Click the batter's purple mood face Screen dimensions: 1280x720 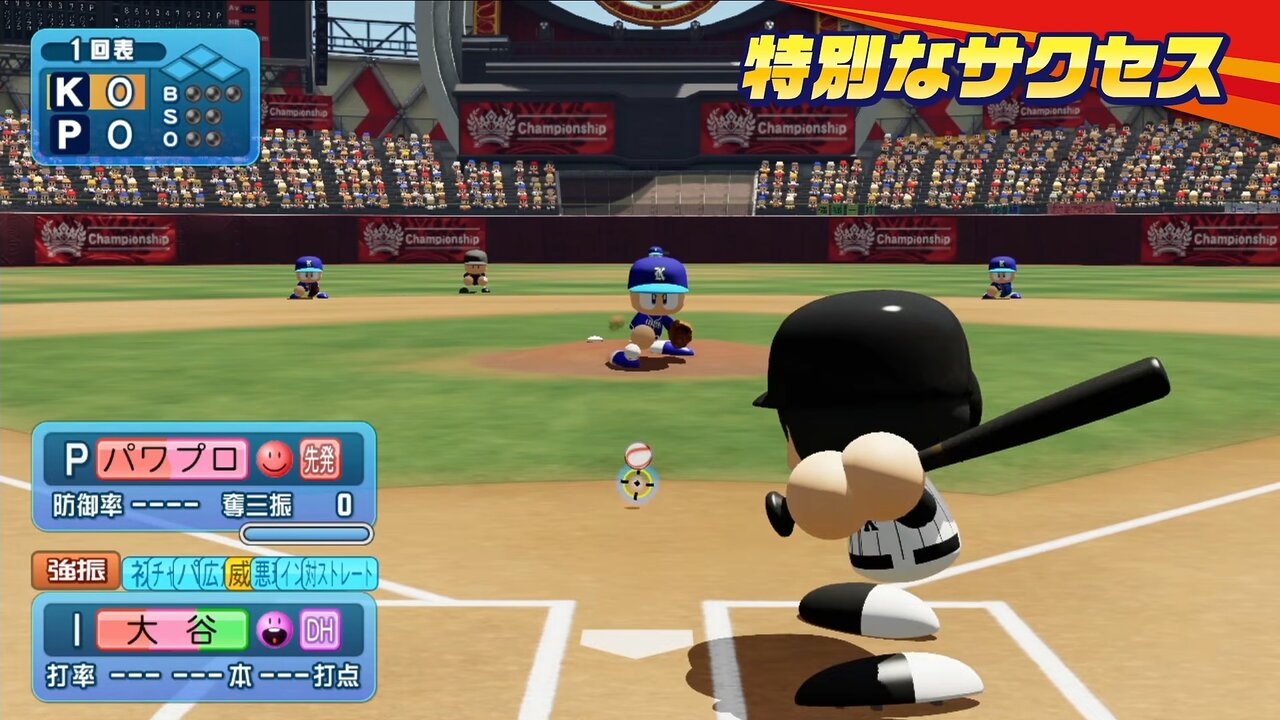(274, 630)
